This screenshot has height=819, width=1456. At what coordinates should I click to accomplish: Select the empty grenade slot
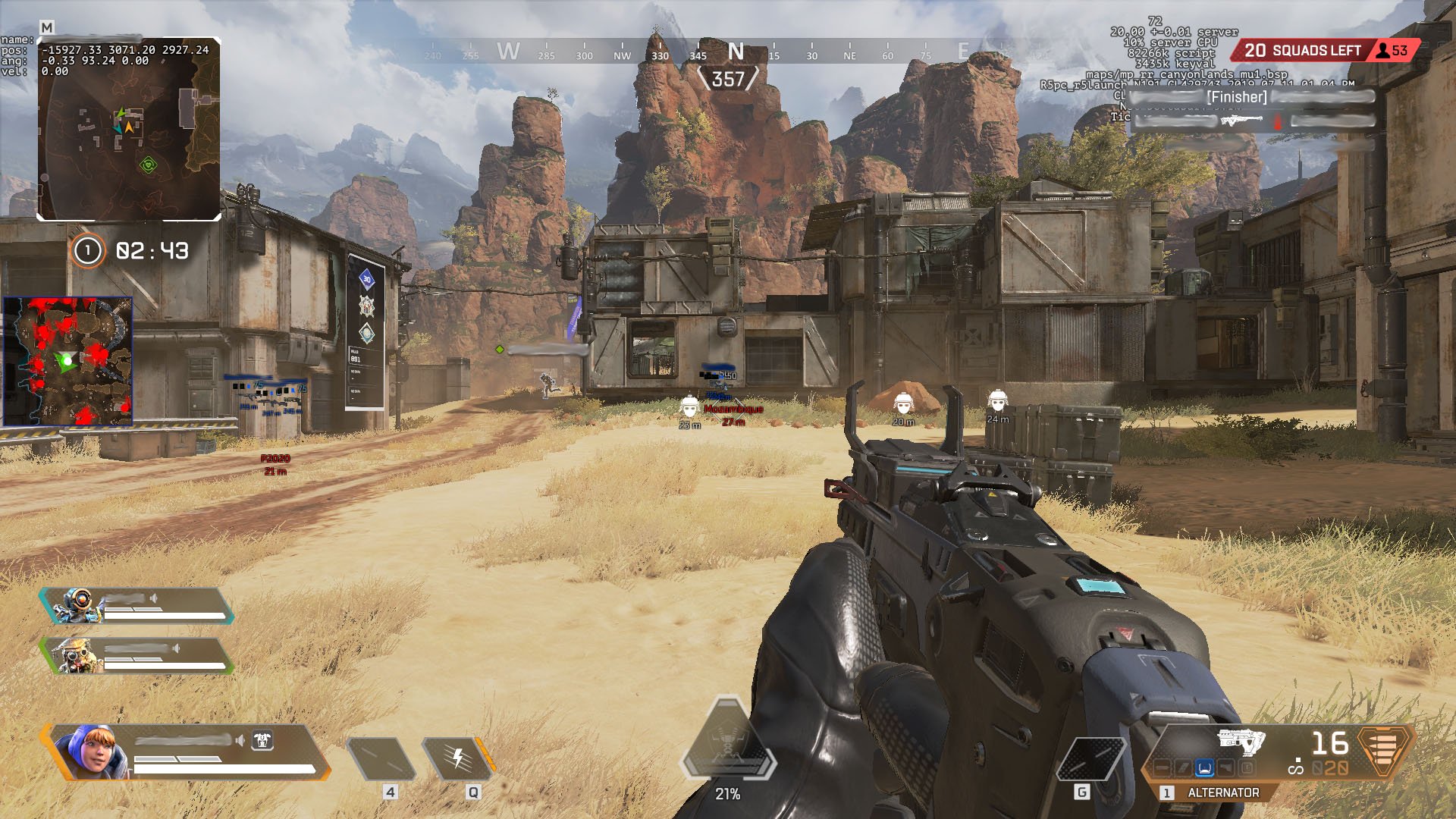(x=1090, y=759)
